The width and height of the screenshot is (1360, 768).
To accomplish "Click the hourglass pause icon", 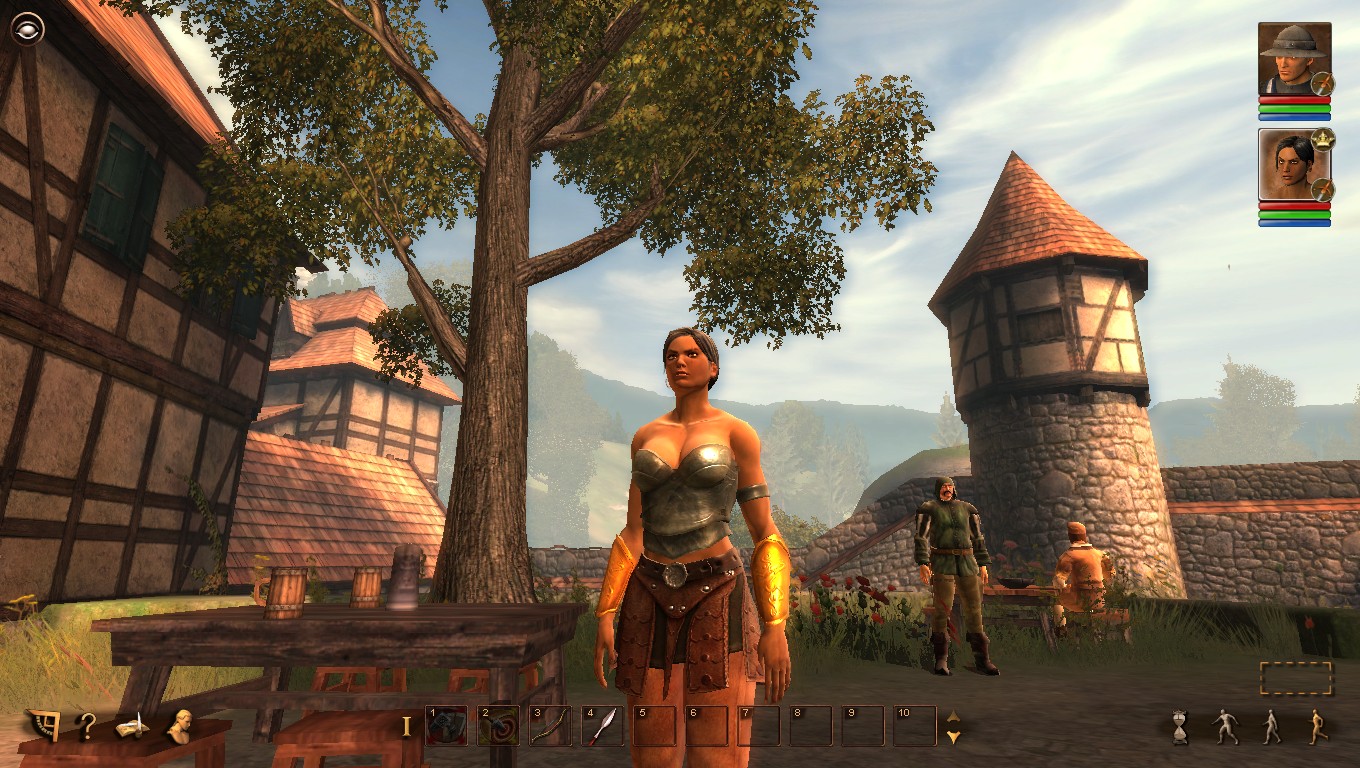I will [x=1181, y=727].
